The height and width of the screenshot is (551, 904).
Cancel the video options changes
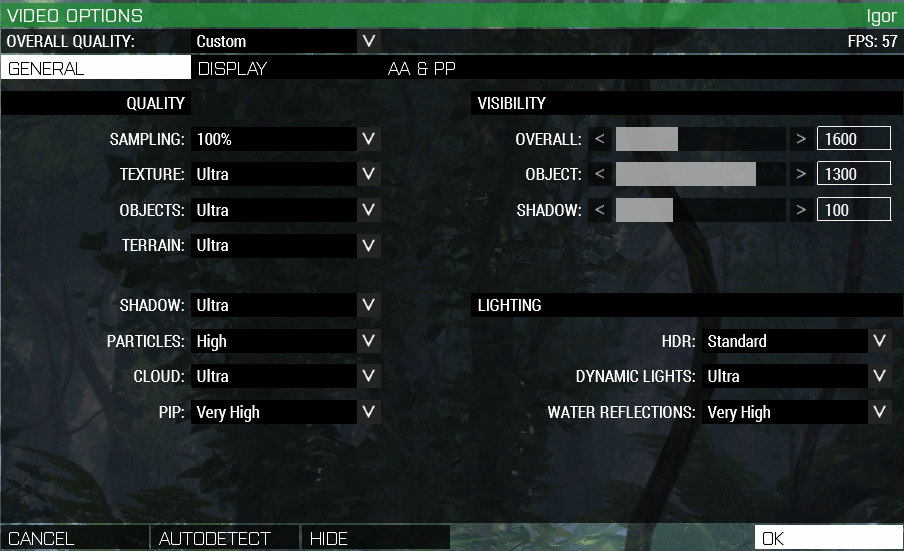(74, 538)
